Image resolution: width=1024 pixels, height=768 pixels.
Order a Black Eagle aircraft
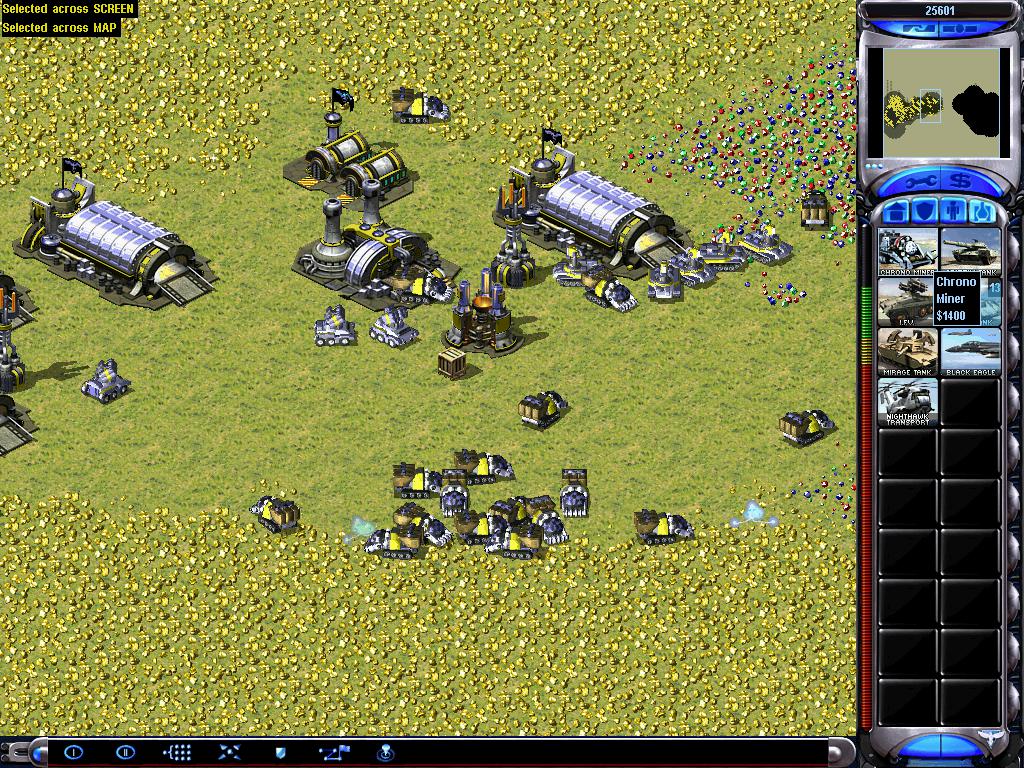click(x=970, y=352)
